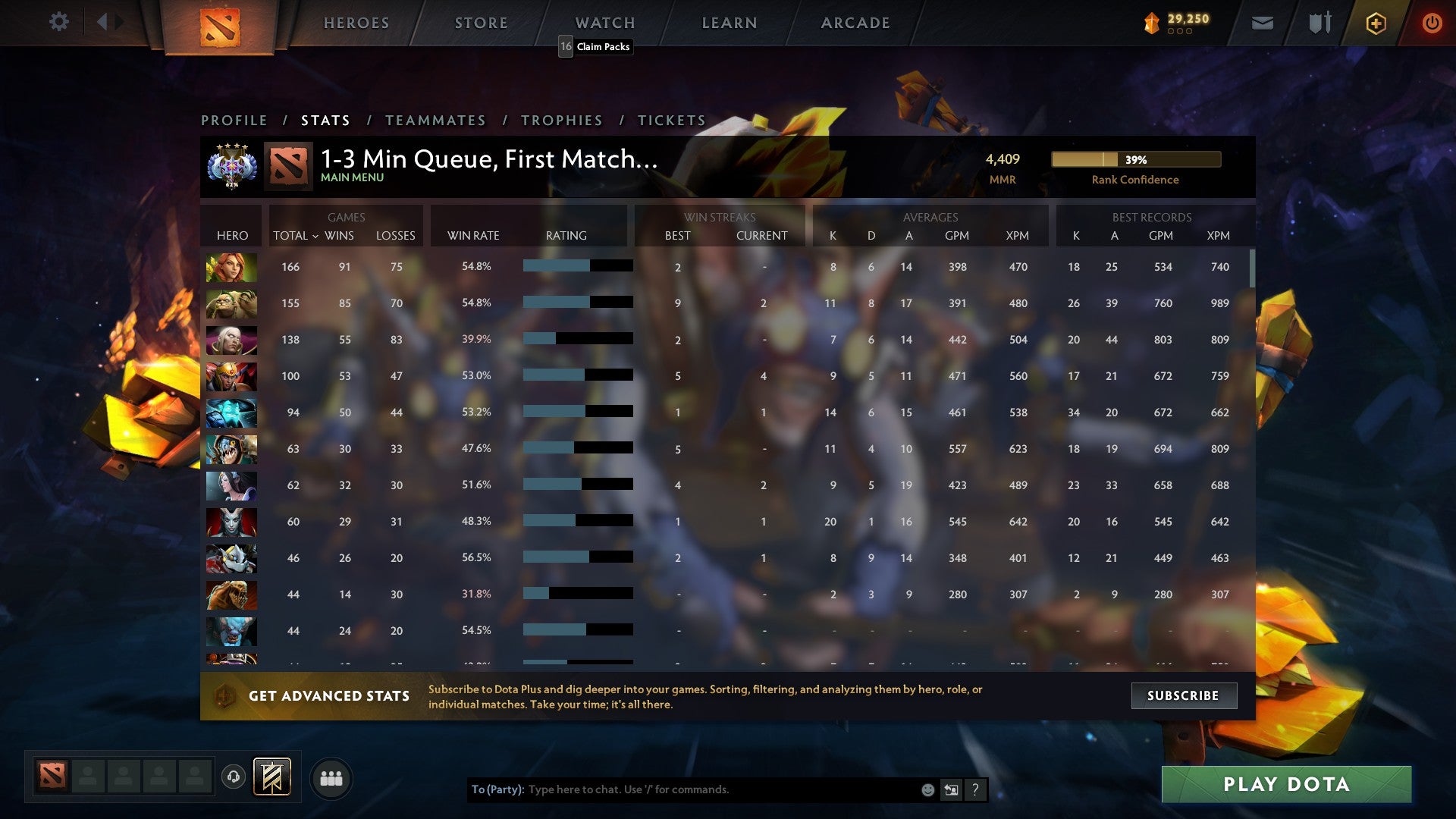This screenshot has height=819, width=1456.
Task: Open the Armory shield and sword icon
Action: [1319, 23]
